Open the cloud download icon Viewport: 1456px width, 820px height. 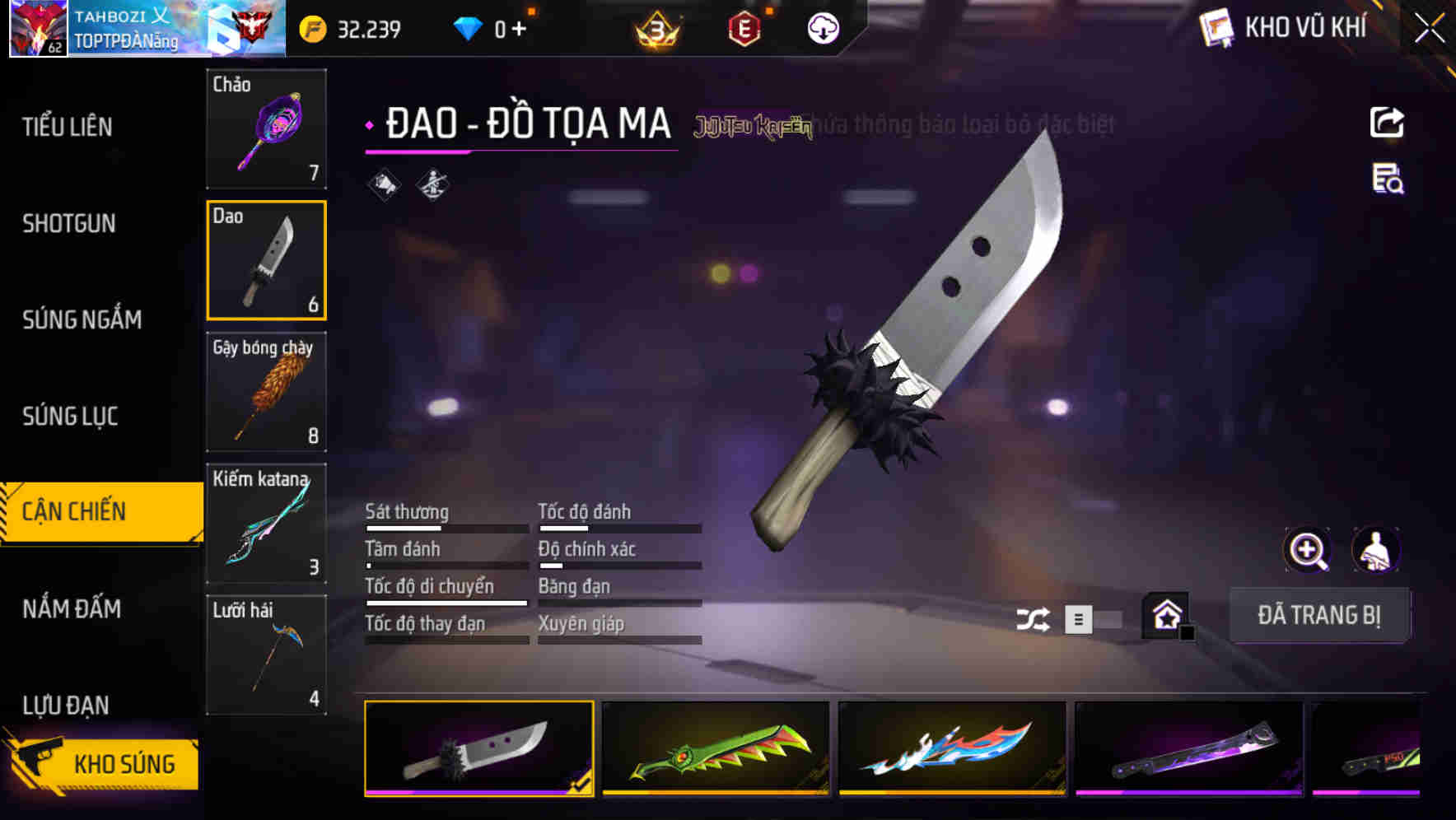click(x=823, y=26)
